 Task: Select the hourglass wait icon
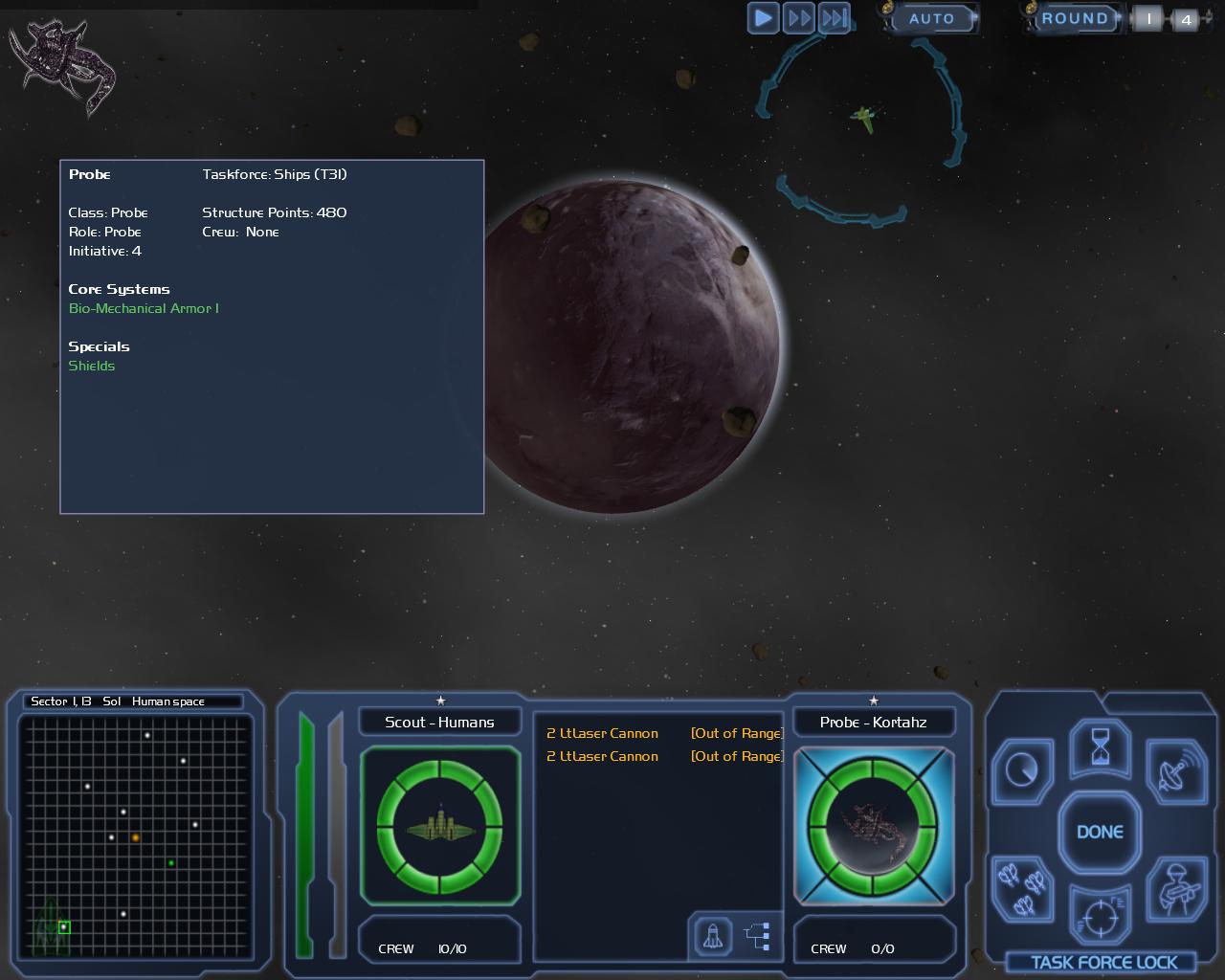coord(1100,747)
